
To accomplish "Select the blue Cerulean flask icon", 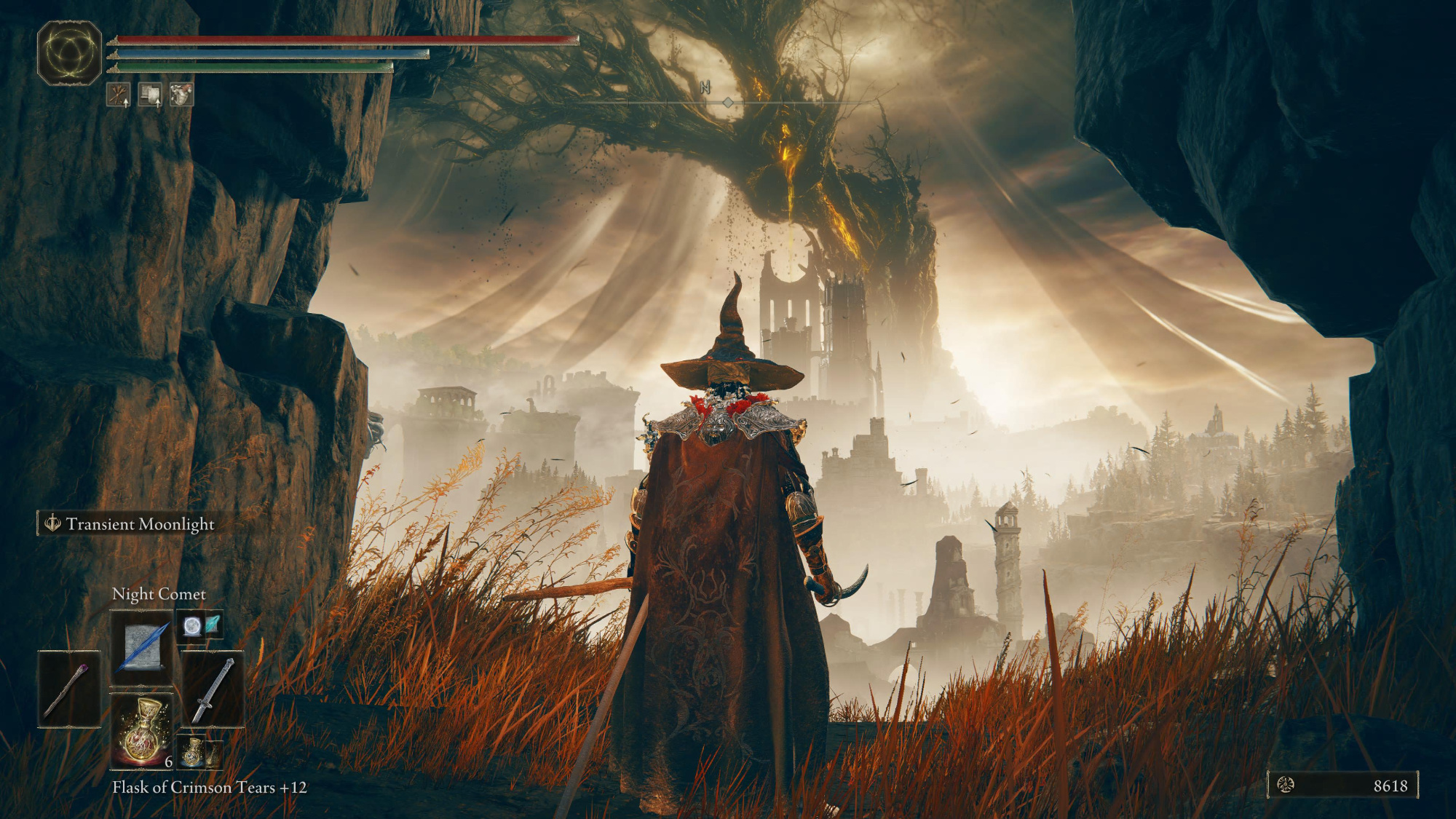I will pos(191,752).
